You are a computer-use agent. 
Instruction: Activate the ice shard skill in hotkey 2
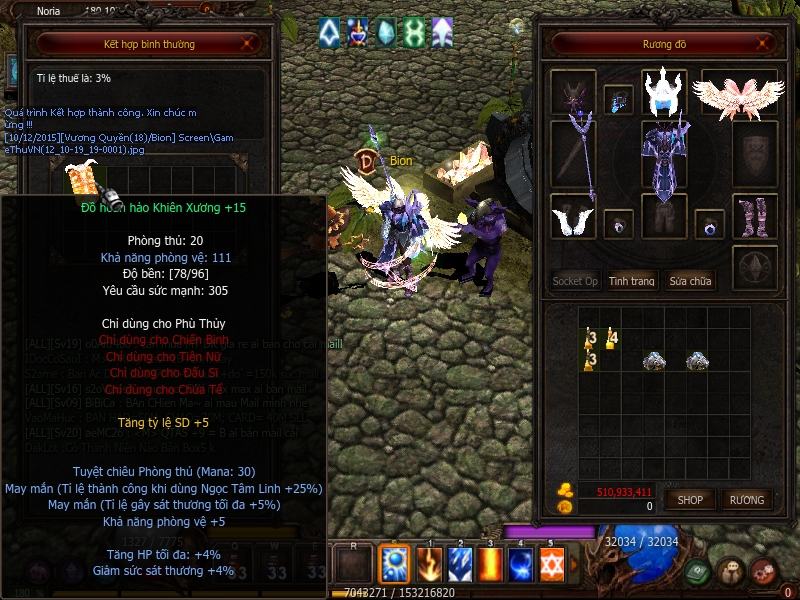tap(460, 564)
